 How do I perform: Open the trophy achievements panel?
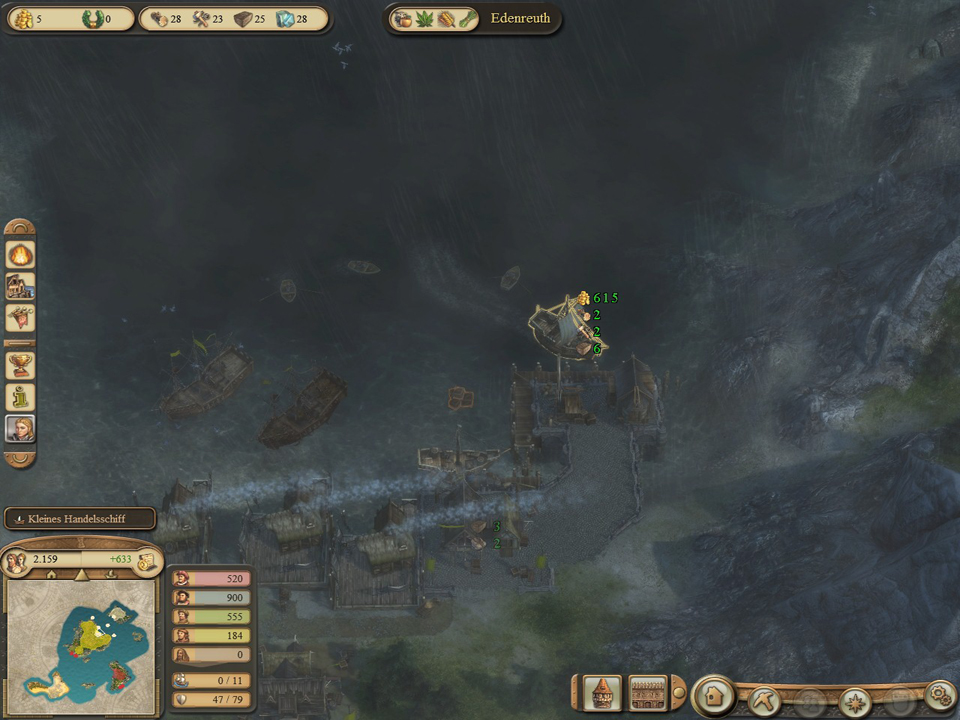pos(20,364)
